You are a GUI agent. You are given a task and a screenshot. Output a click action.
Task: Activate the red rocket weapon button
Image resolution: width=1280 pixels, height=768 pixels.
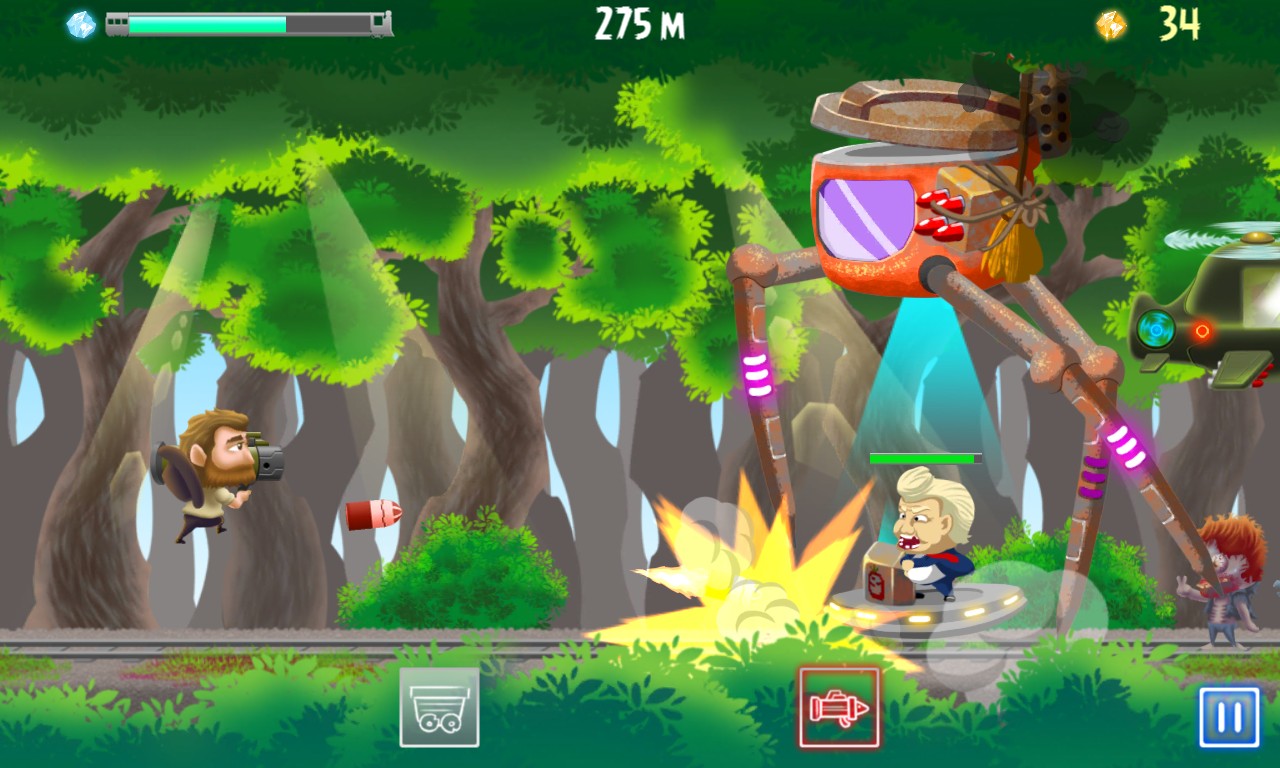tap(839, 708)
